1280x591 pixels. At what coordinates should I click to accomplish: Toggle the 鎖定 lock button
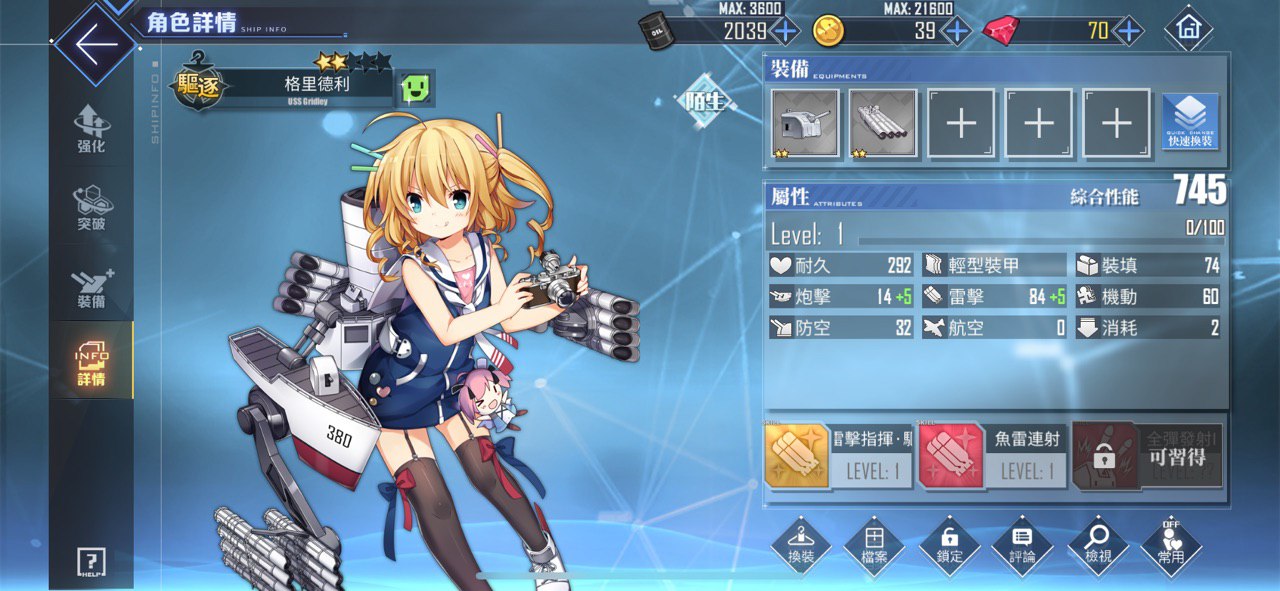[x=948, y=545]
